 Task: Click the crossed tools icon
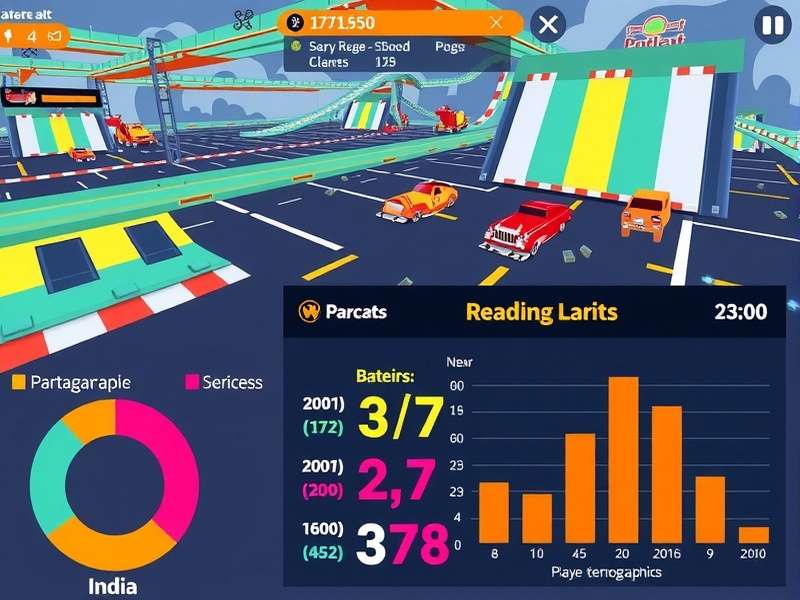coord(243,19)
